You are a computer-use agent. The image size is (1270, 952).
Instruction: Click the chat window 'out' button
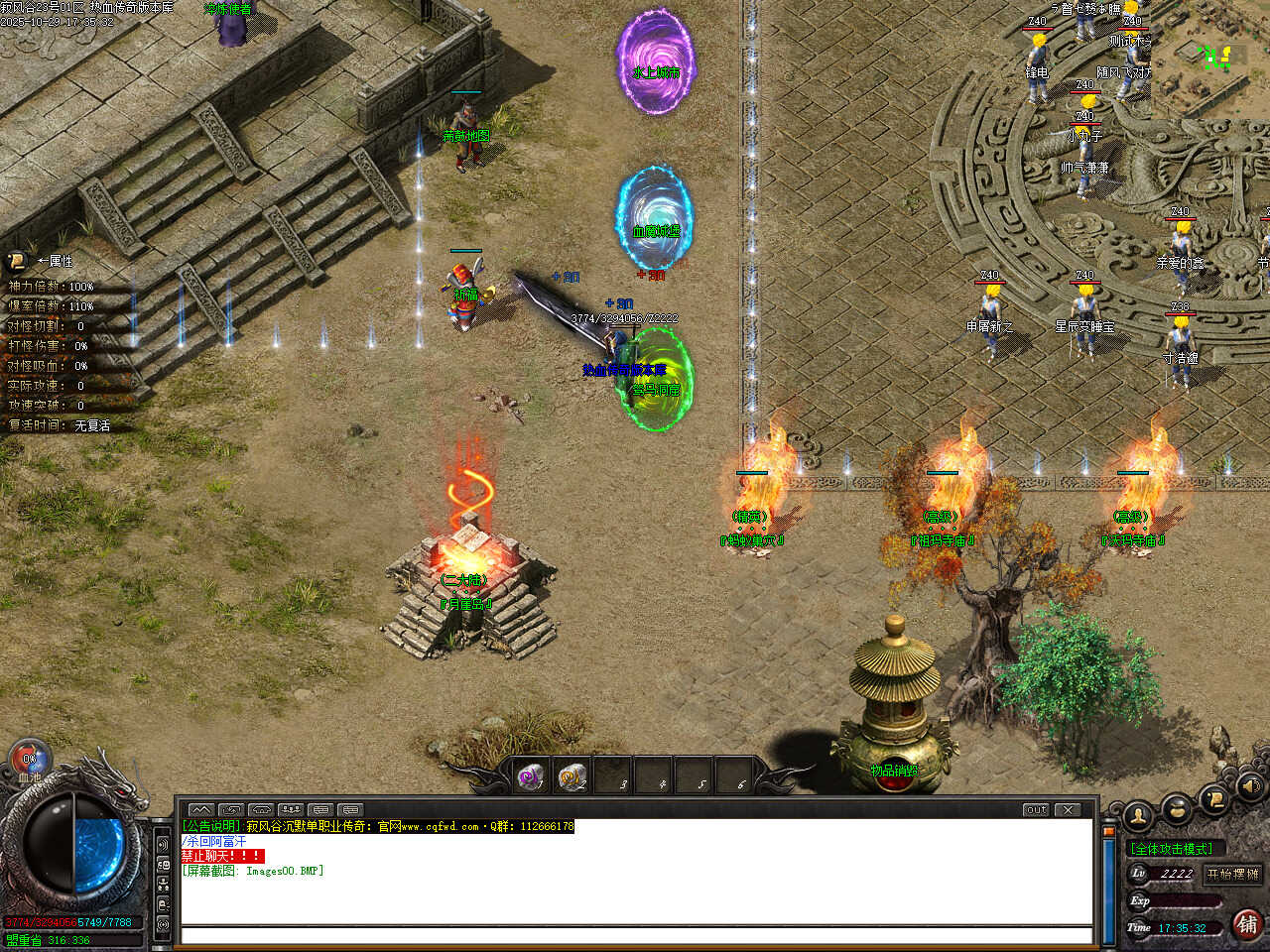[1036, 809]
